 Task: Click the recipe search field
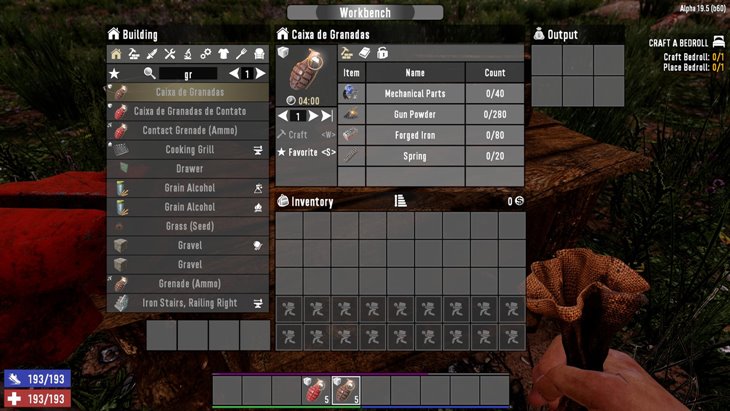click(188, 74)
